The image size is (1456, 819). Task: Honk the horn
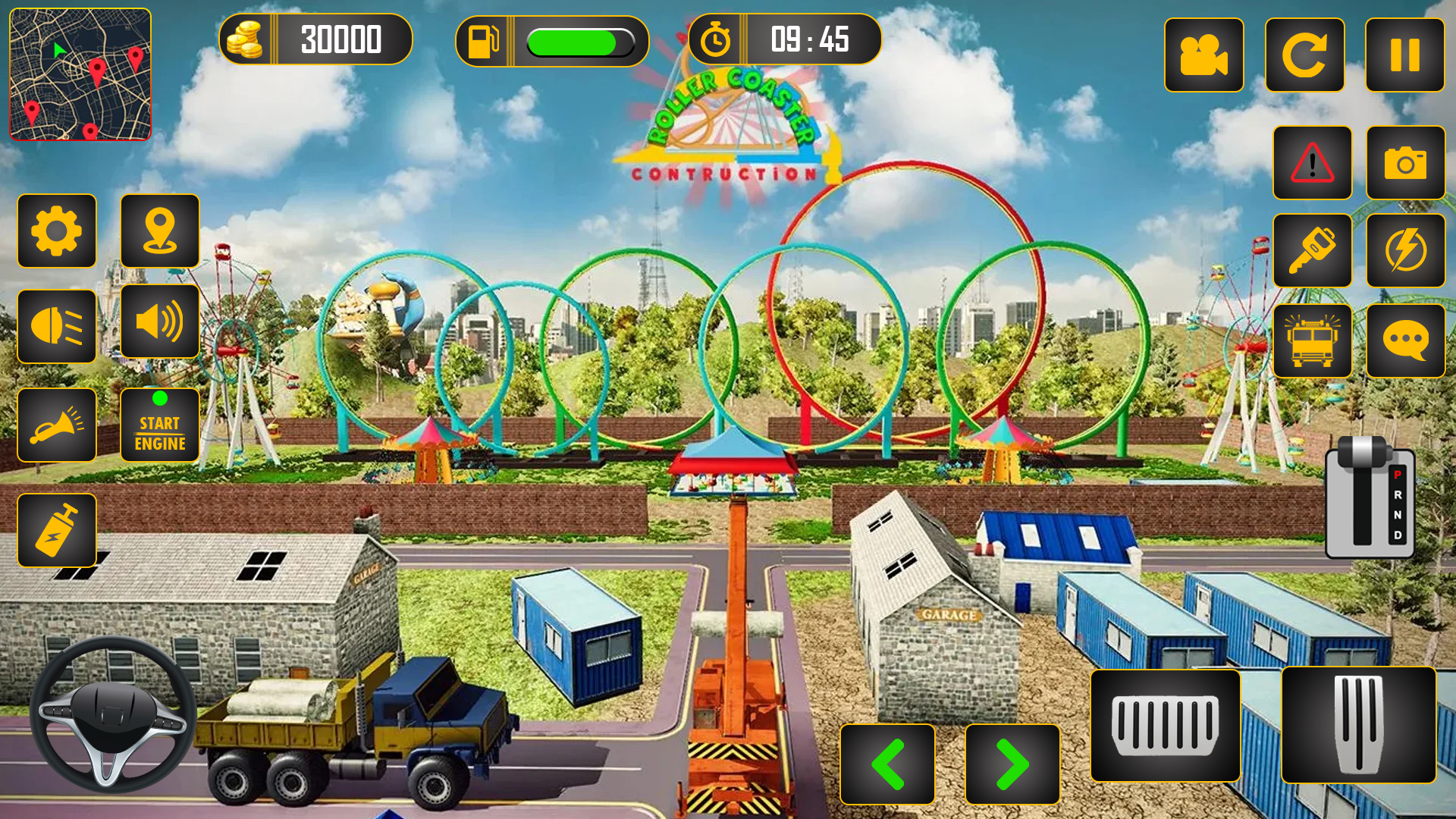click(x=57, y=425)
